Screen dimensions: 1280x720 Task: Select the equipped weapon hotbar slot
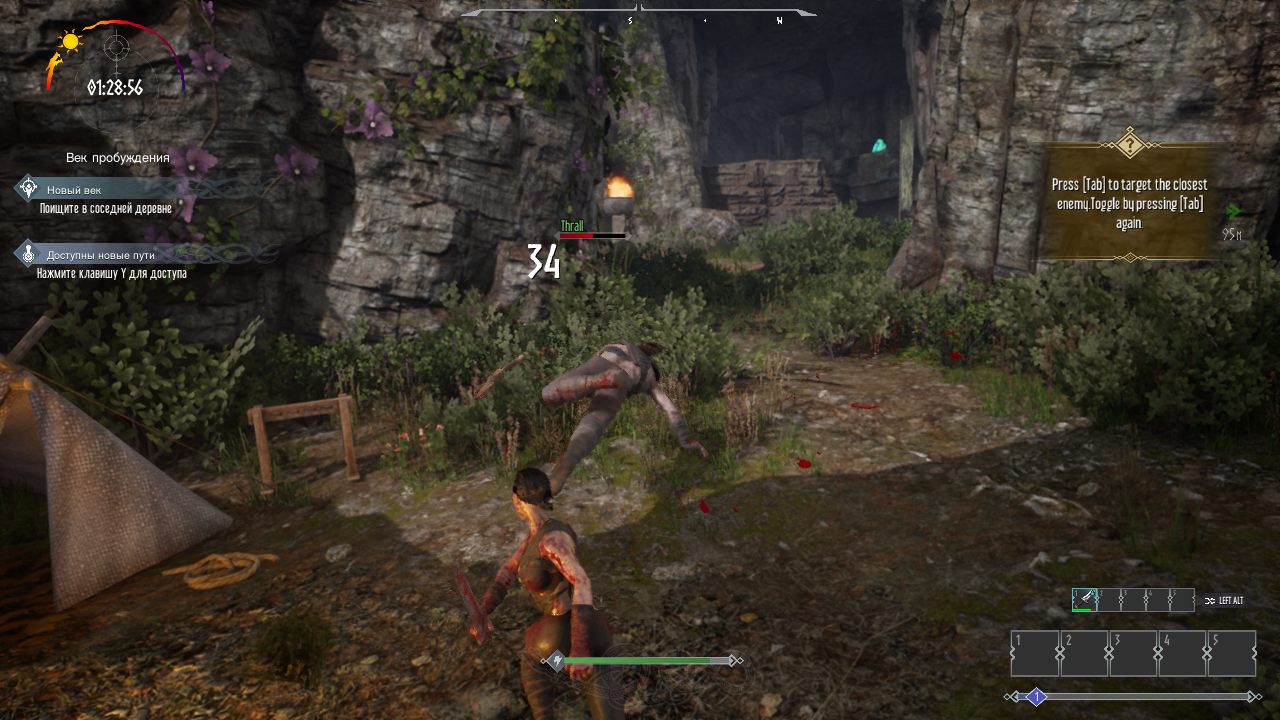click(1084, 600)
